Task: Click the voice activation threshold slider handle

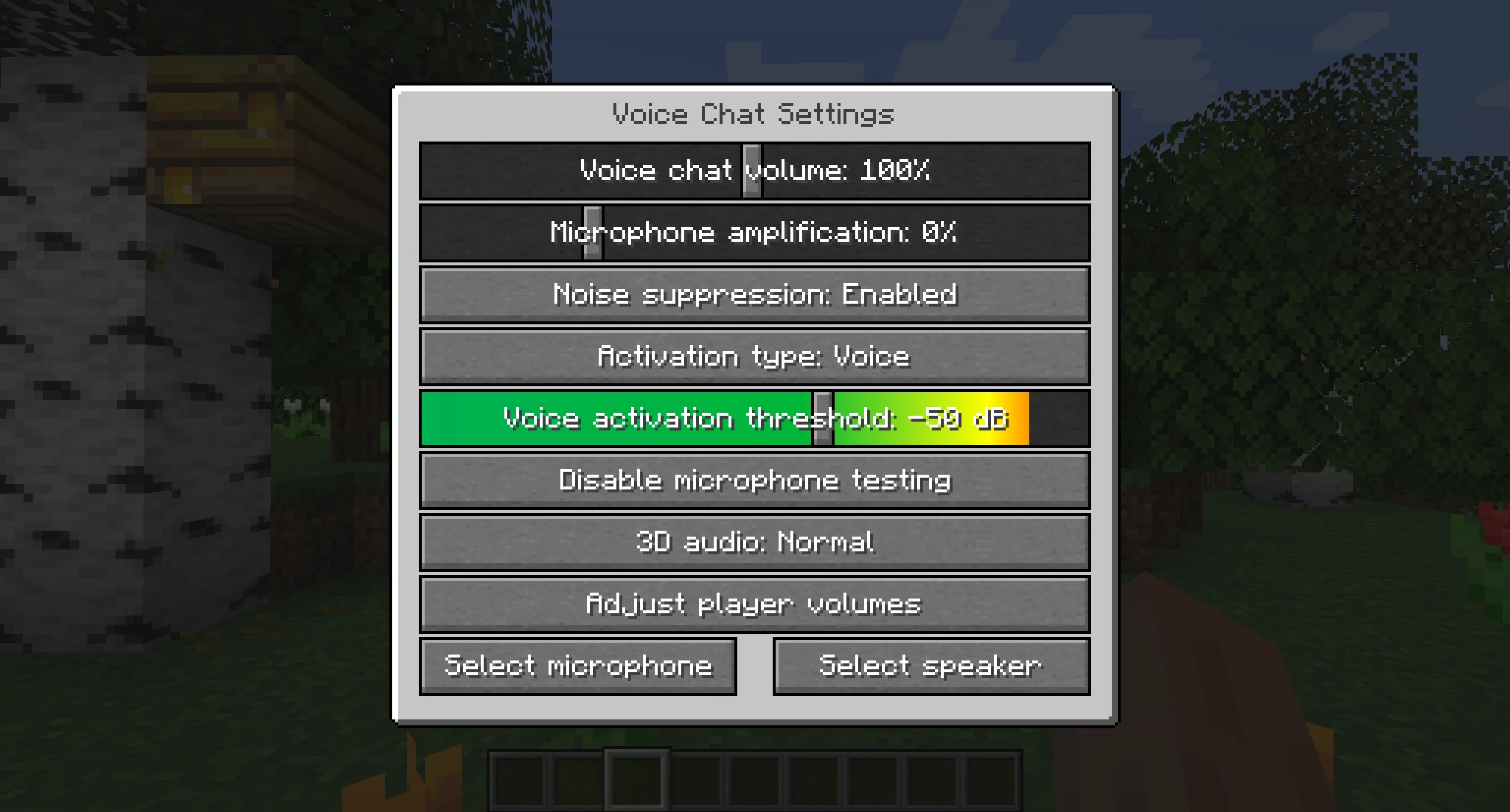Action: pos(821,417)
